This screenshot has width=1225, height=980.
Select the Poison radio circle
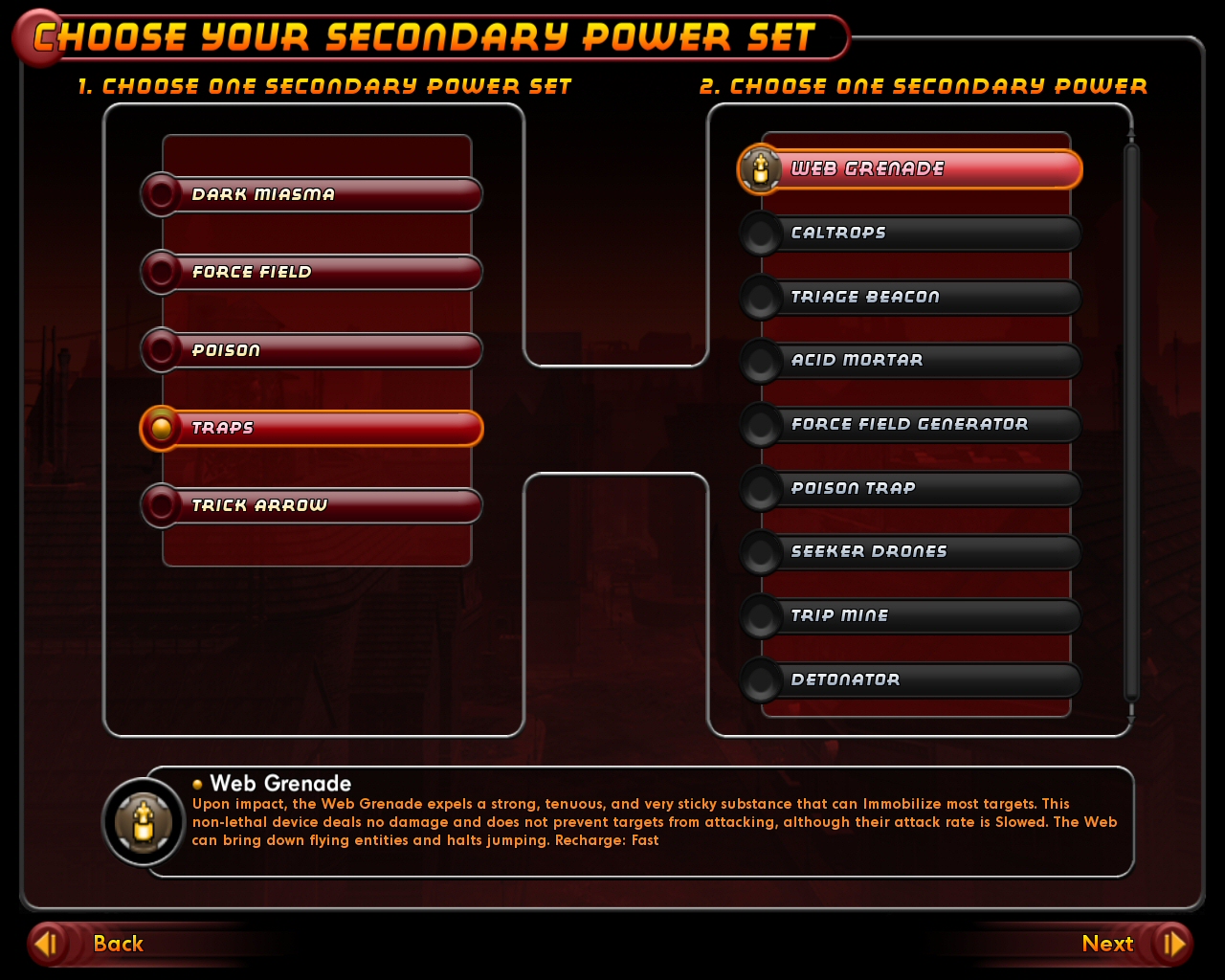(x=161, y=350)
